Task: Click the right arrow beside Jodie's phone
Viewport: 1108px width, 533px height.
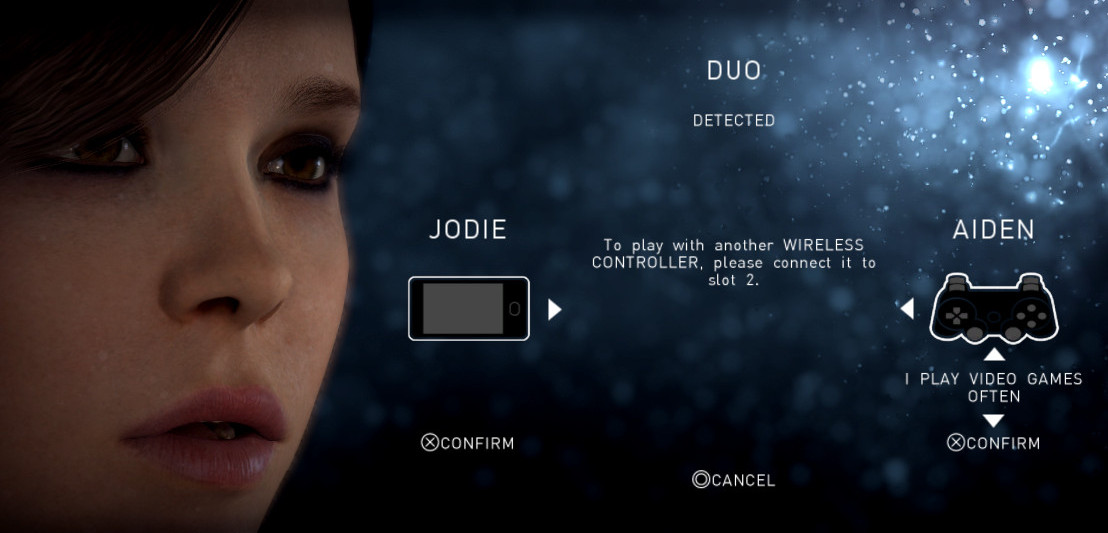Action: tap(555, 309)
